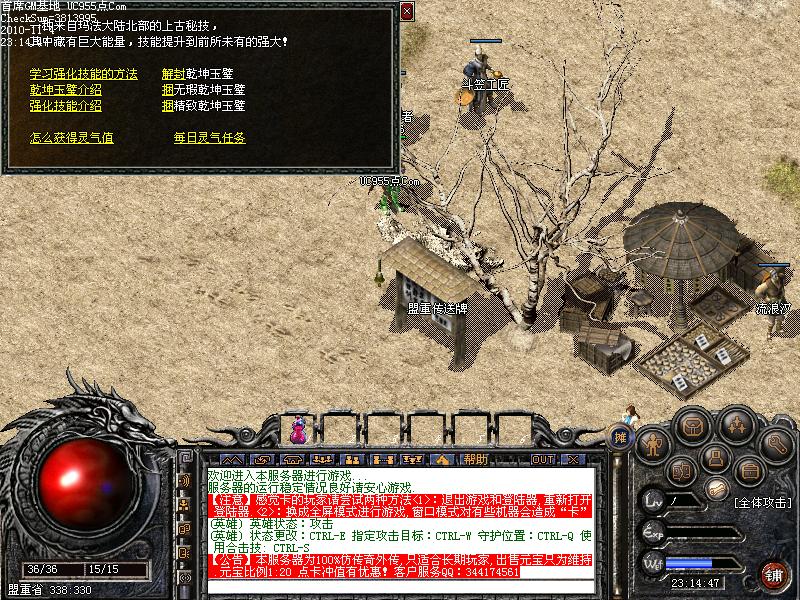Close the NPC dialogue window
This screenshot has width=800, height=600.
[406, 11]
